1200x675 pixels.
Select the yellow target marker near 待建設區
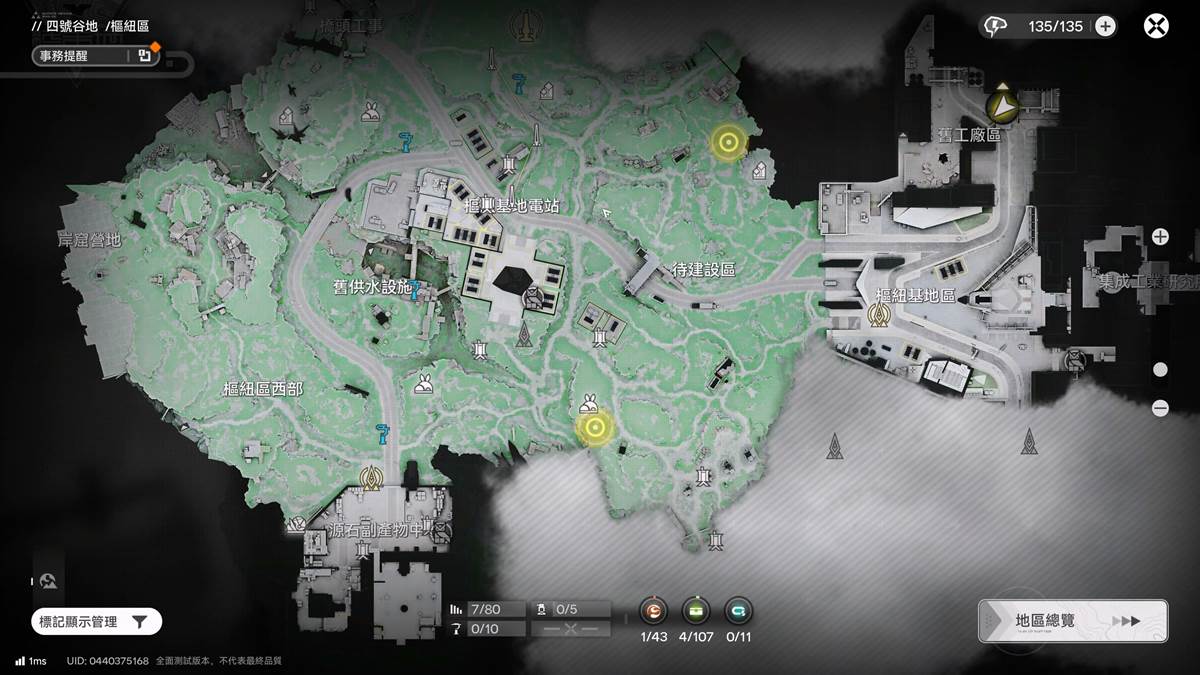coord(728,143)
